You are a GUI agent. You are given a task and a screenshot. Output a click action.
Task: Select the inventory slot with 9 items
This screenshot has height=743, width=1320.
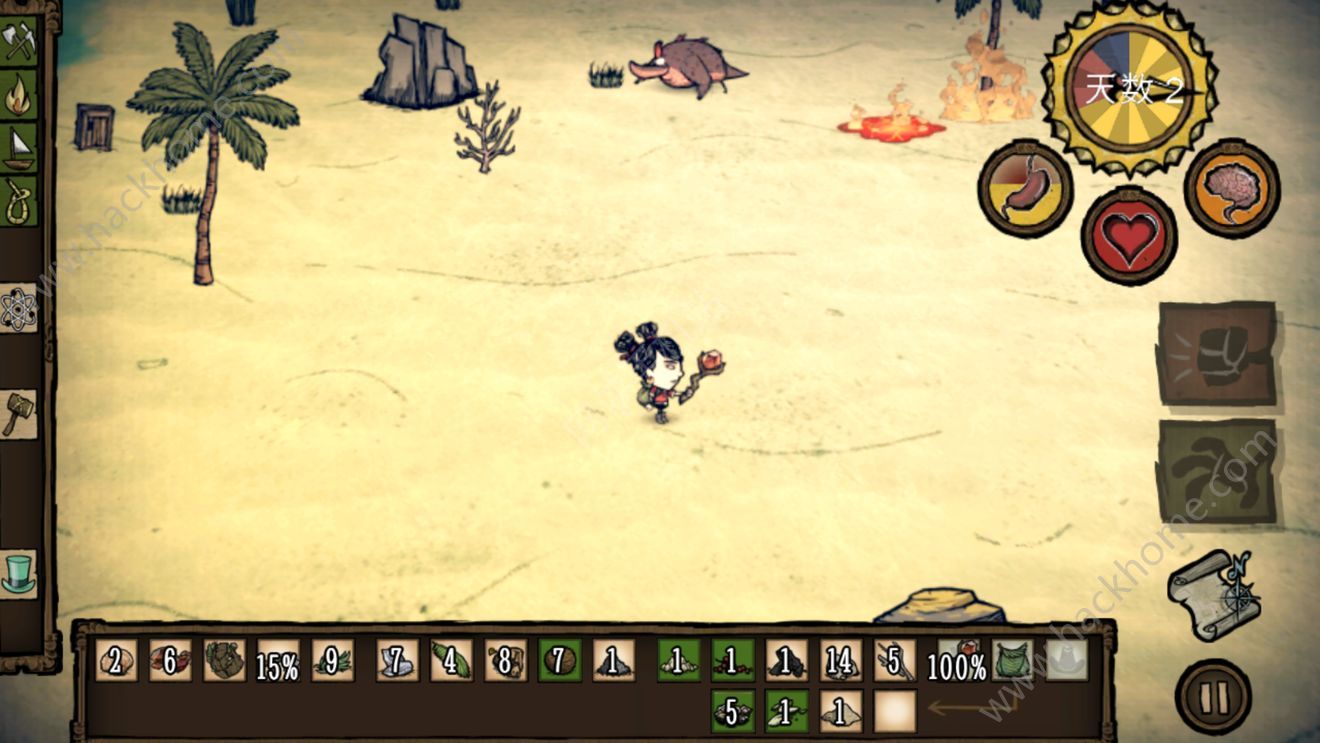coord(332,661)
